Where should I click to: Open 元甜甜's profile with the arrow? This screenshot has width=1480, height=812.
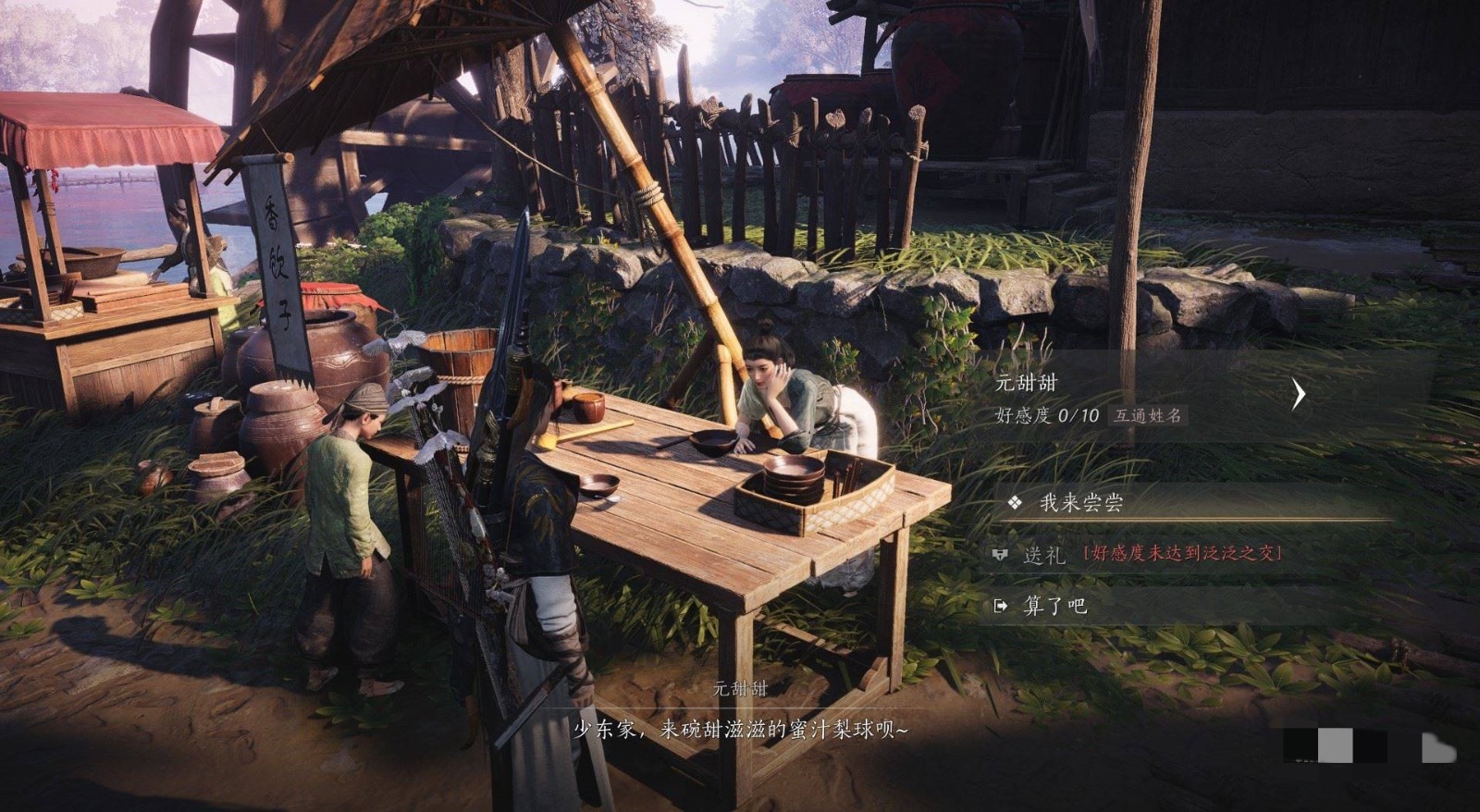[1299, 395]
